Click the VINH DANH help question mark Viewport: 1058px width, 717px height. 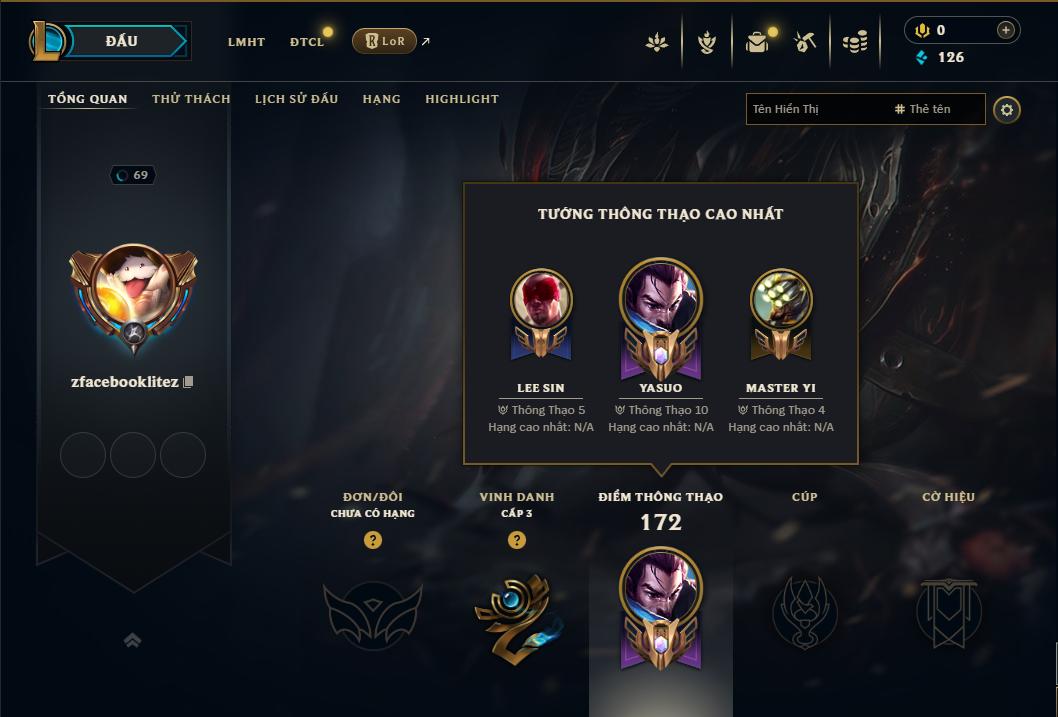pyautogui.click(x=517, y=540)
